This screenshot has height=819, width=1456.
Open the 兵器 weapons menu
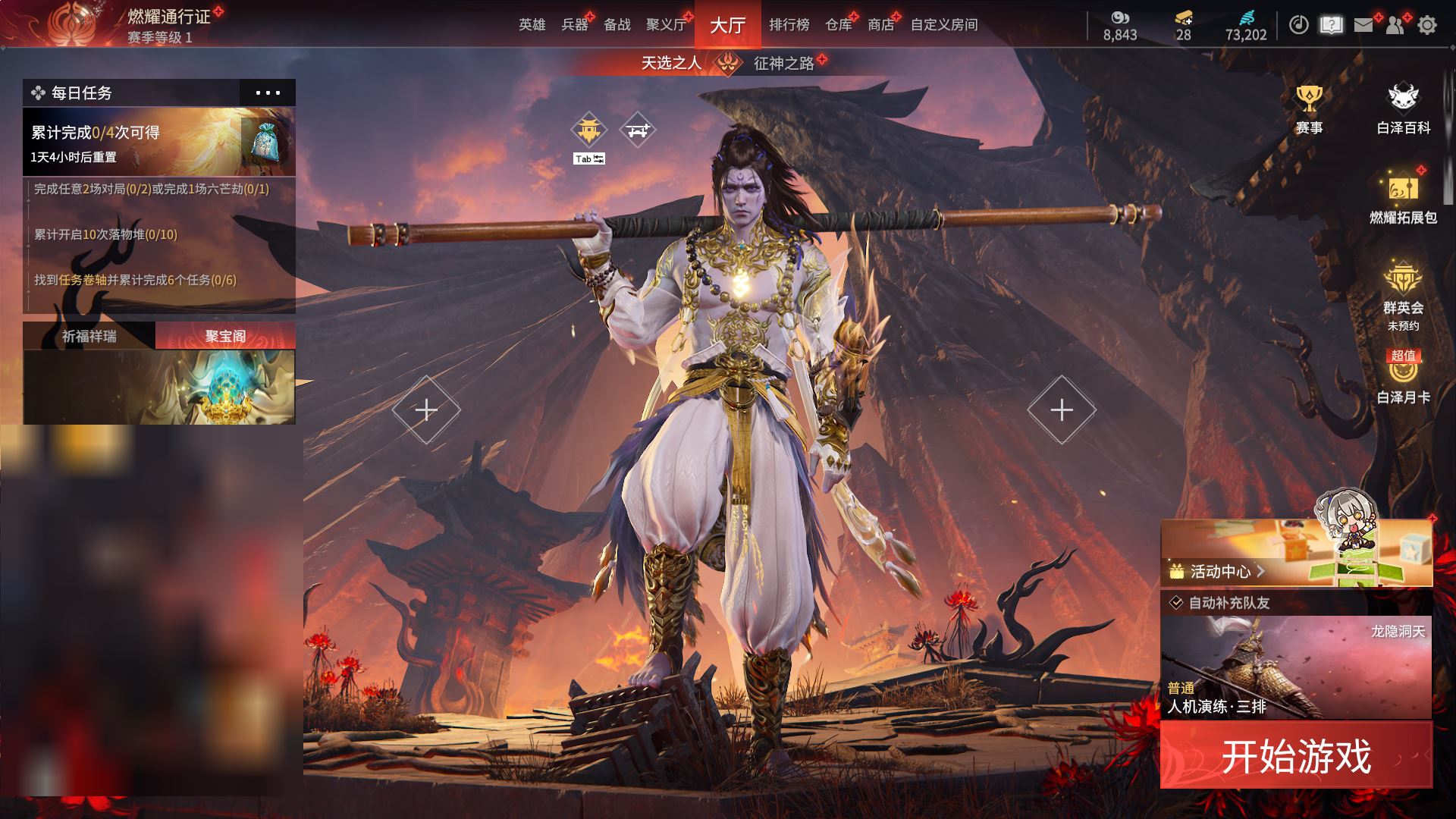(575, 25)
